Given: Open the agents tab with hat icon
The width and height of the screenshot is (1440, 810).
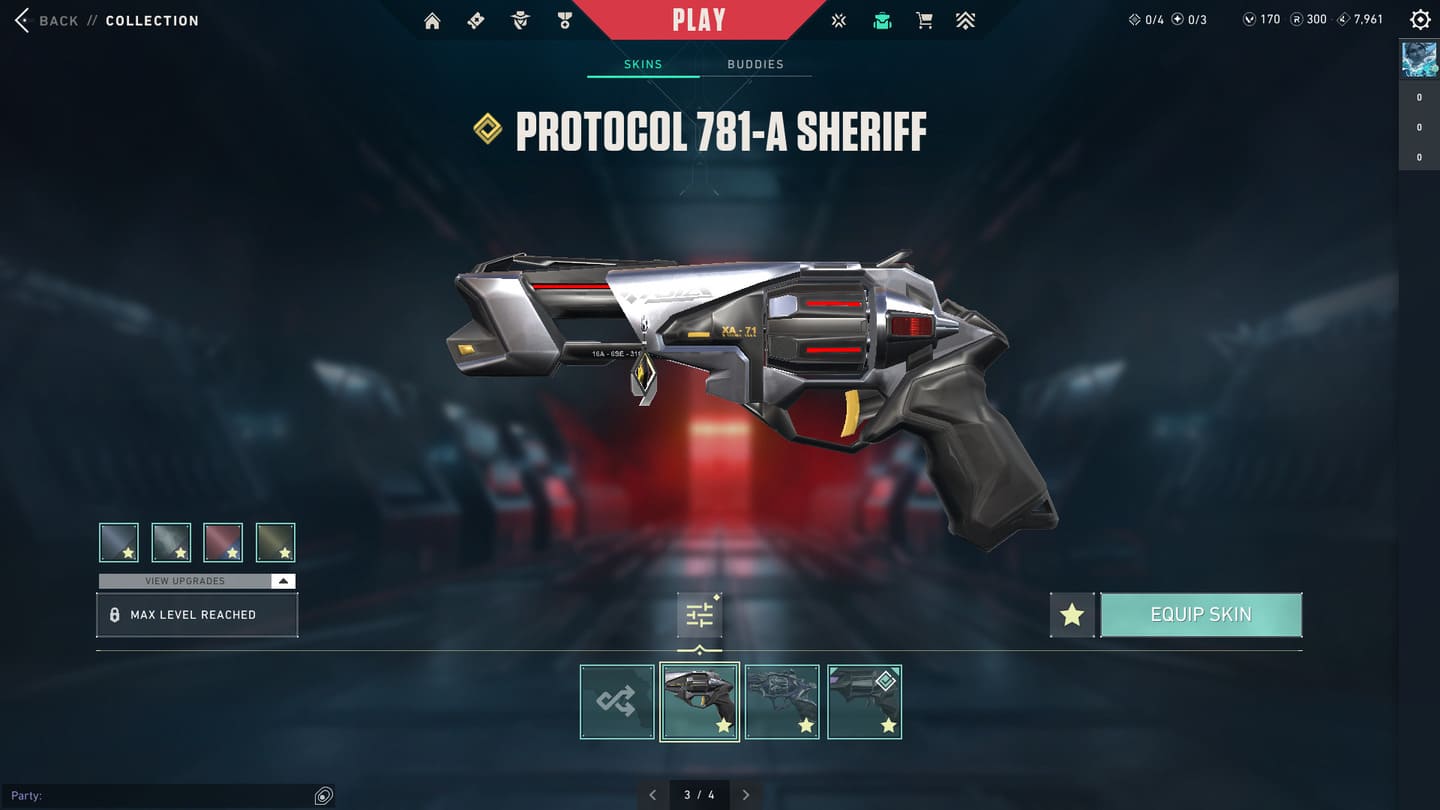Looking at the screenshot, I should click(520, 21).
